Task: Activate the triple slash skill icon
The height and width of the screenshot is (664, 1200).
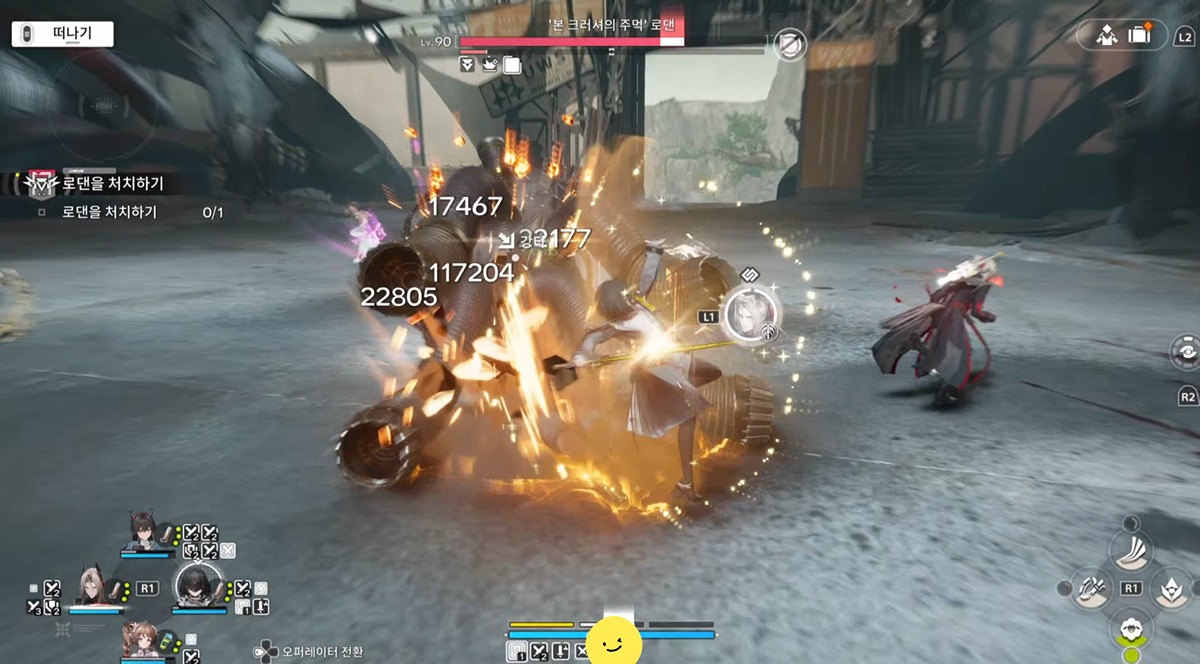Action: (x=1131, y=549)
